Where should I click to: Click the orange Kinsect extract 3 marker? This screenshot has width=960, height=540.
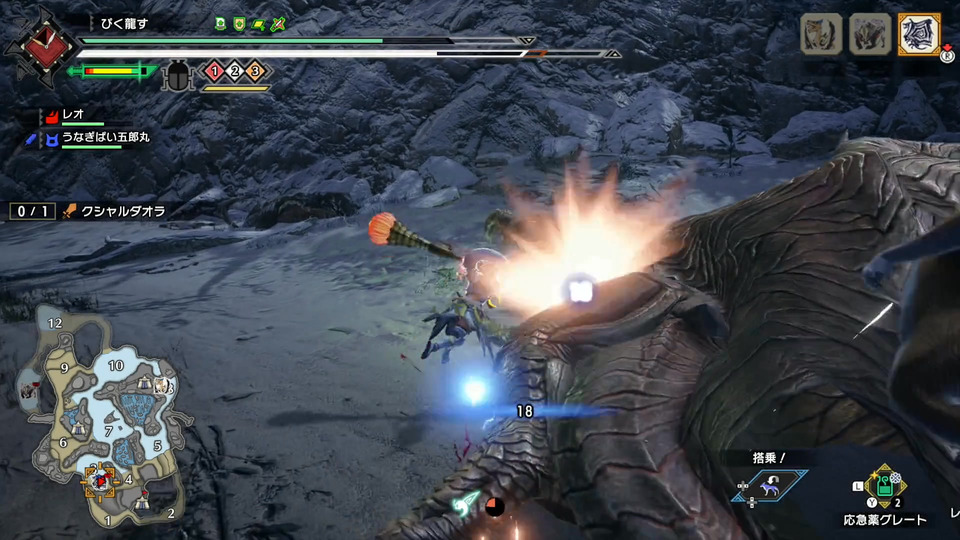[x=254, y=71]
